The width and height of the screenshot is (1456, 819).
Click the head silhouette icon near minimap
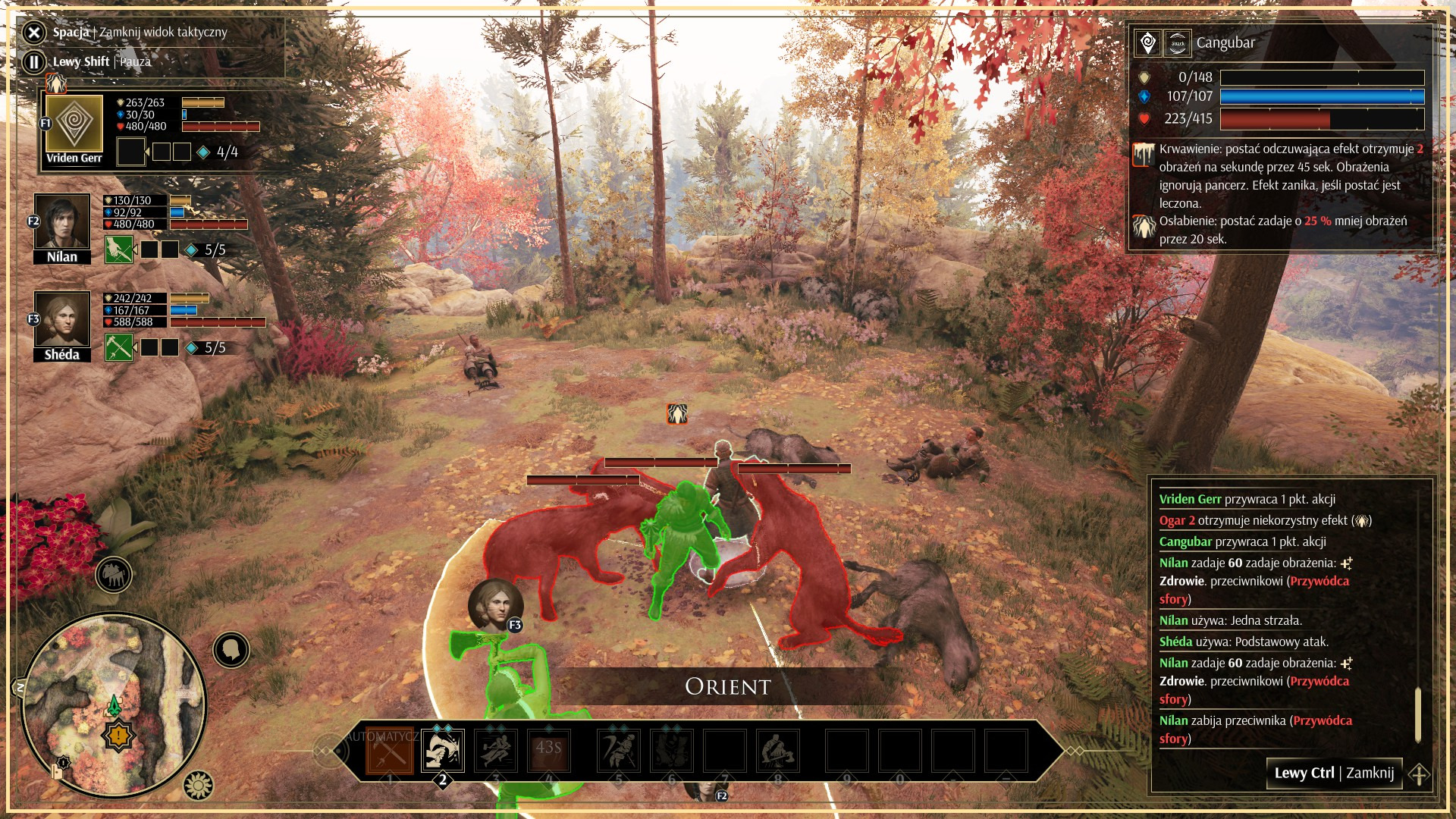click(x=231, y=650)
